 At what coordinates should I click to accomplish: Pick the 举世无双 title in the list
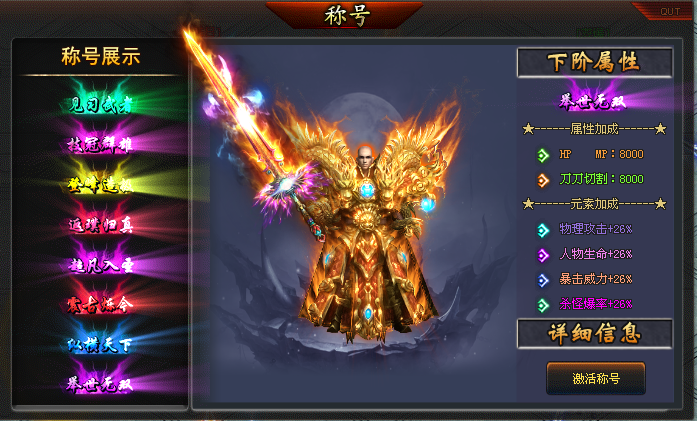coord(99,383)
